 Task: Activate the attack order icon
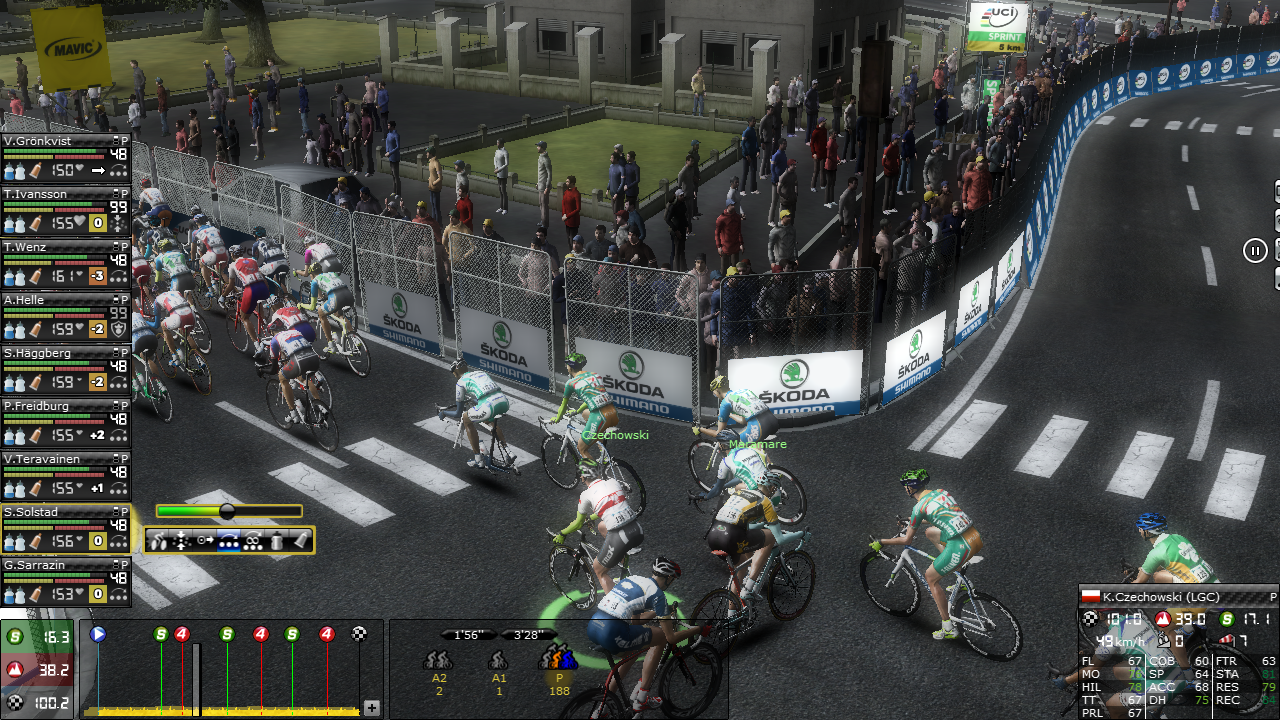[x=159, y=541]
